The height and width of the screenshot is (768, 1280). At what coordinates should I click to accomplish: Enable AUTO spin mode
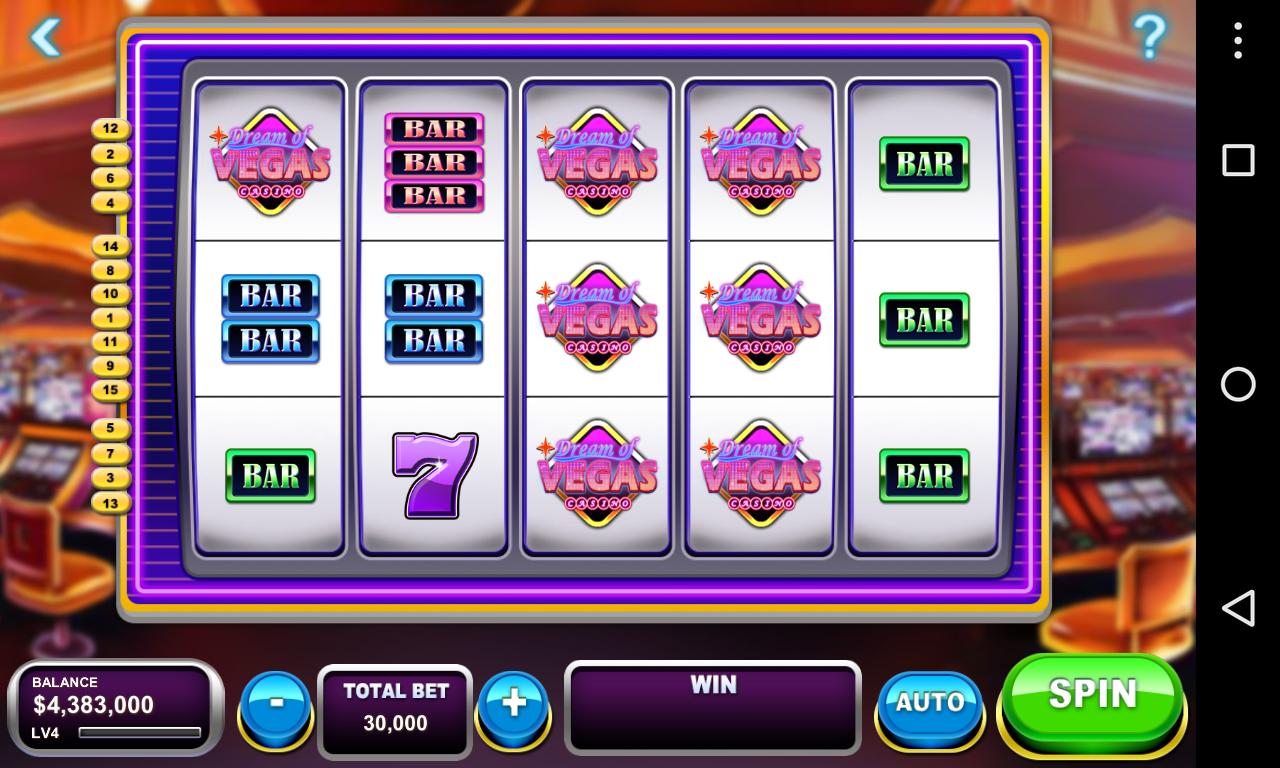928,703
